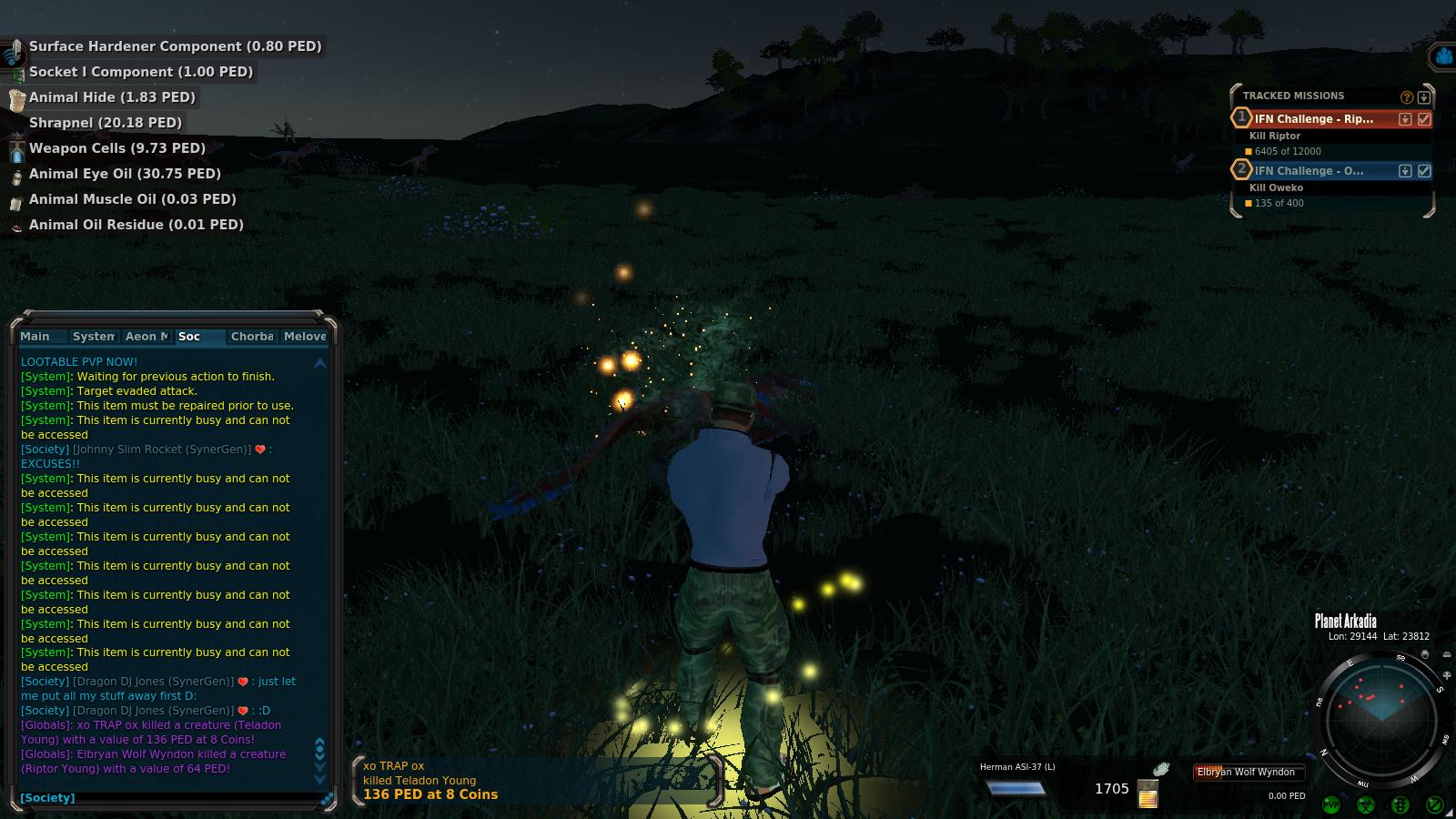Open the Tracked Missions help icon
1456x819 pixels.
(x=1407, y=97)
